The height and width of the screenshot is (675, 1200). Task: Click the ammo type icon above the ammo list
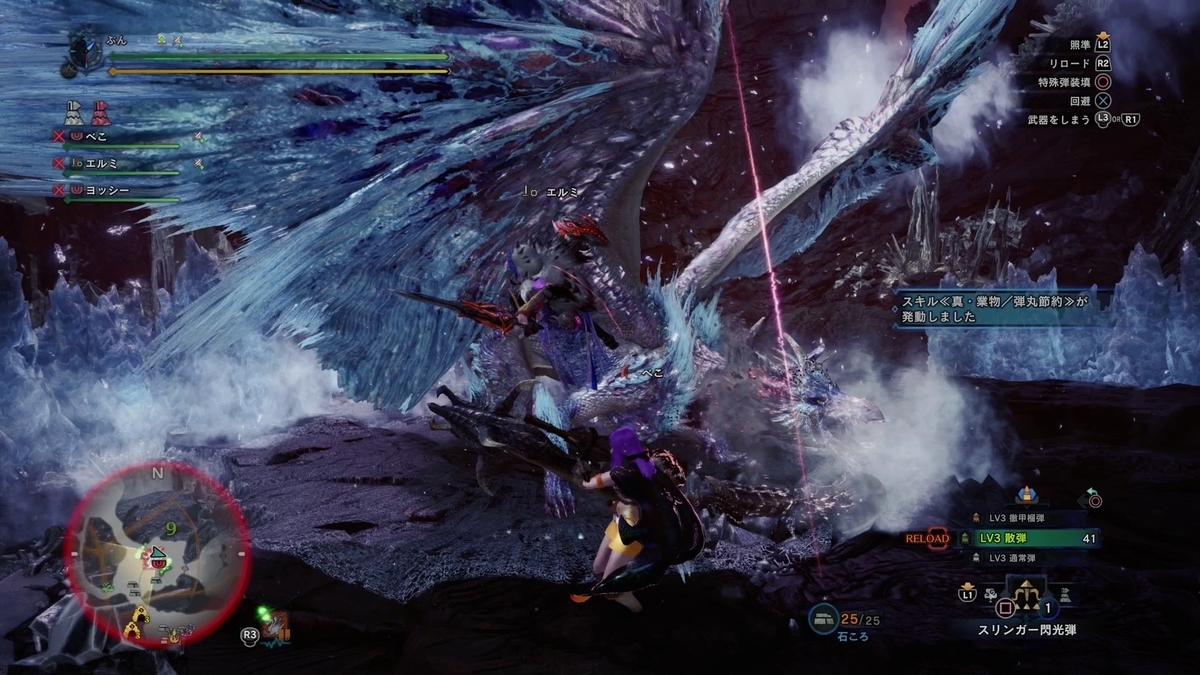pos(1025,494)
